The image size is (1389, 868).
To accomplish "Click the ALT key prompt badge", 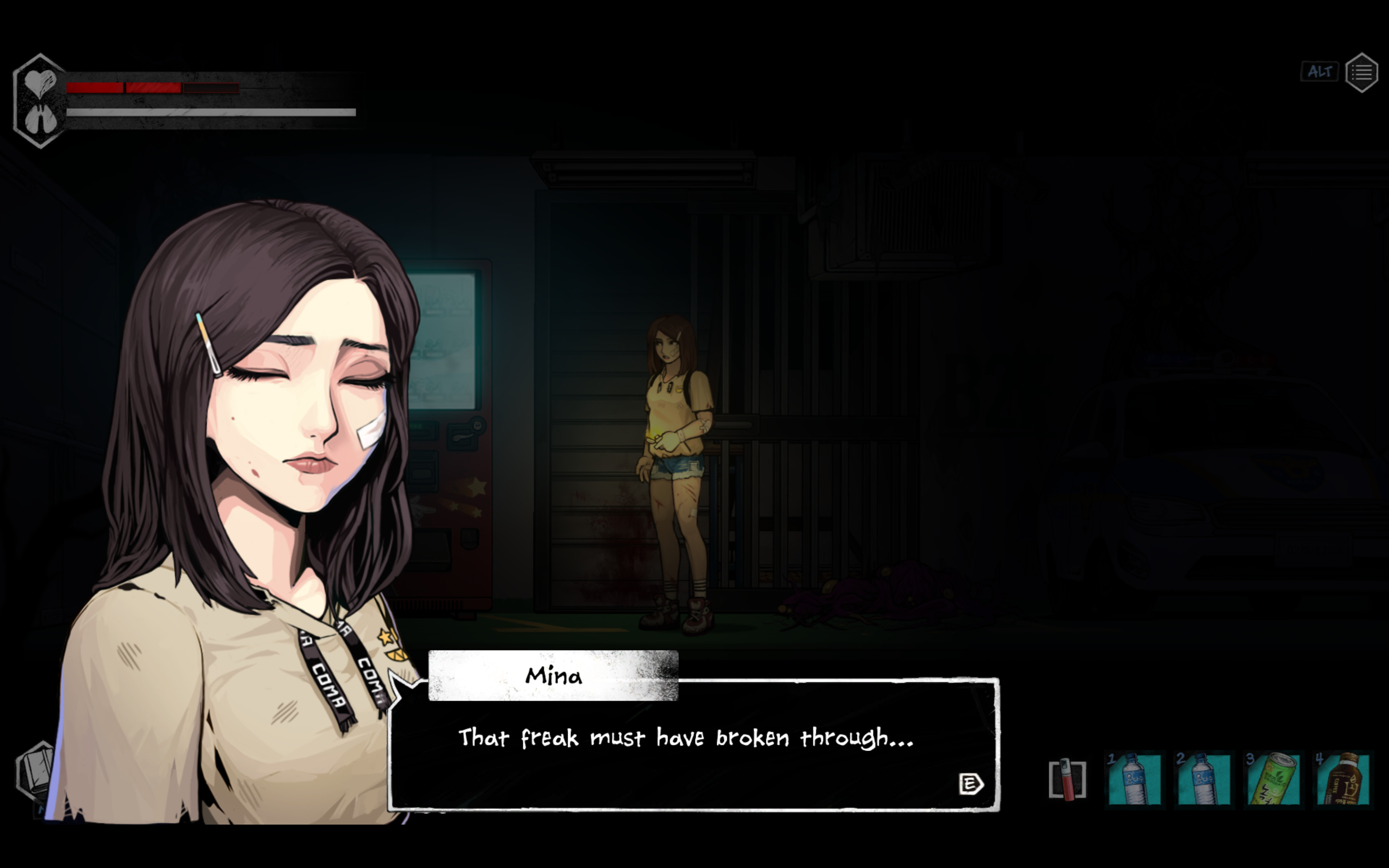I will tap(1320, 71).
